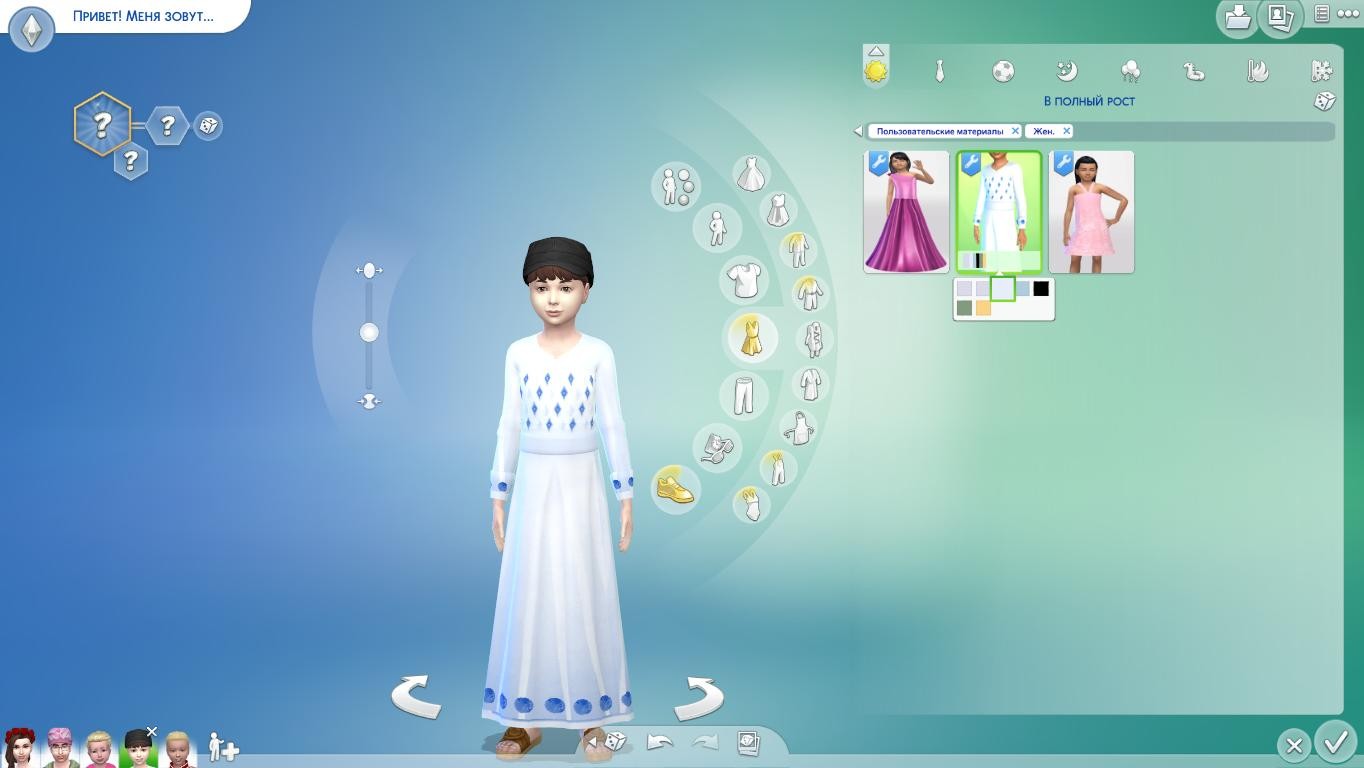Open the three-dots options menu

tap(1349, 14)
